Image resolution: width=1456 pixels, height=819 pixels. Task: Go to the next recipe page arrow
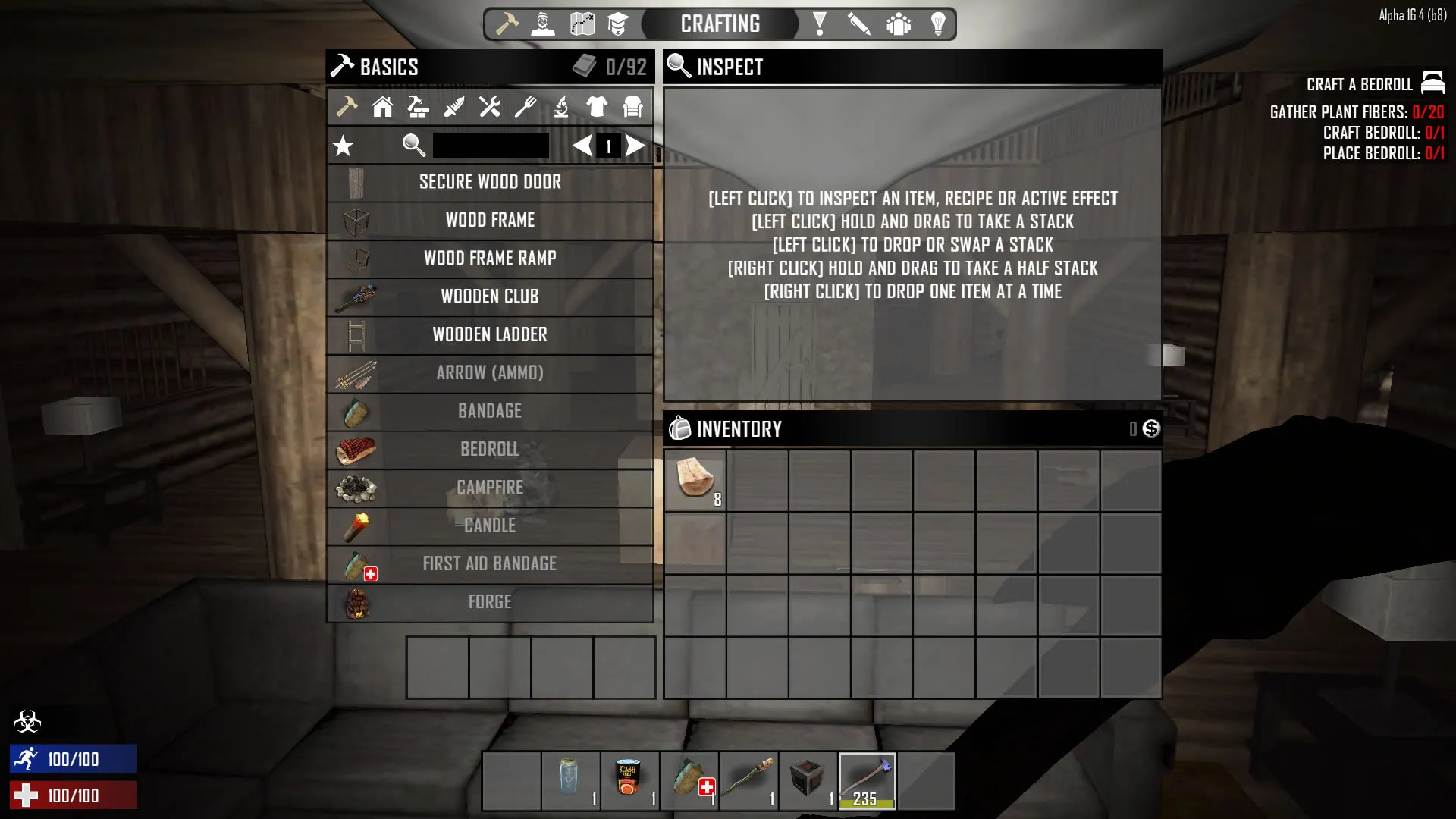(635, 146)
